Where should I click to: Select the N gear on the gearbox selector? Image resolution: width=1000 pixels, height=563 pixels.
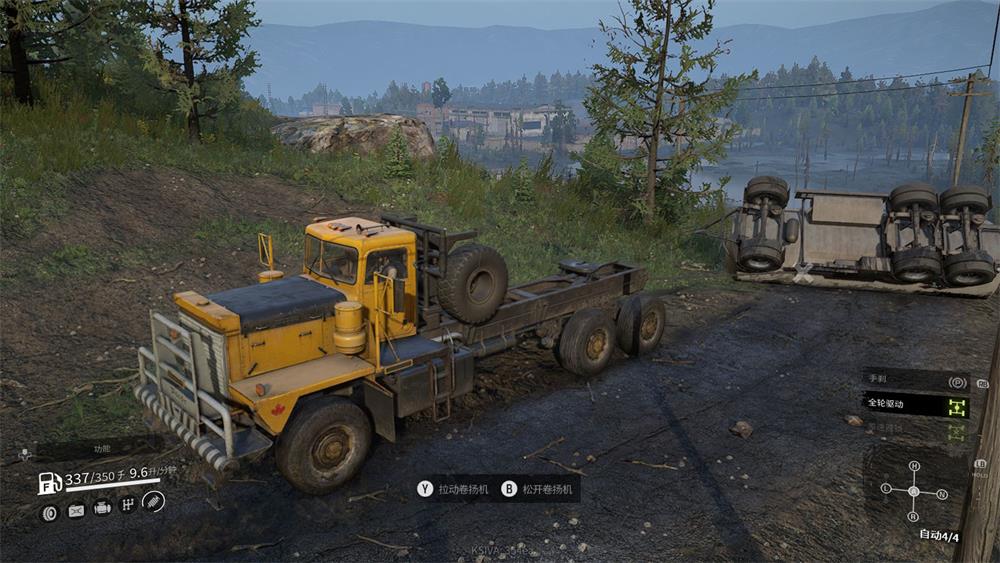[x=941, y=493]
